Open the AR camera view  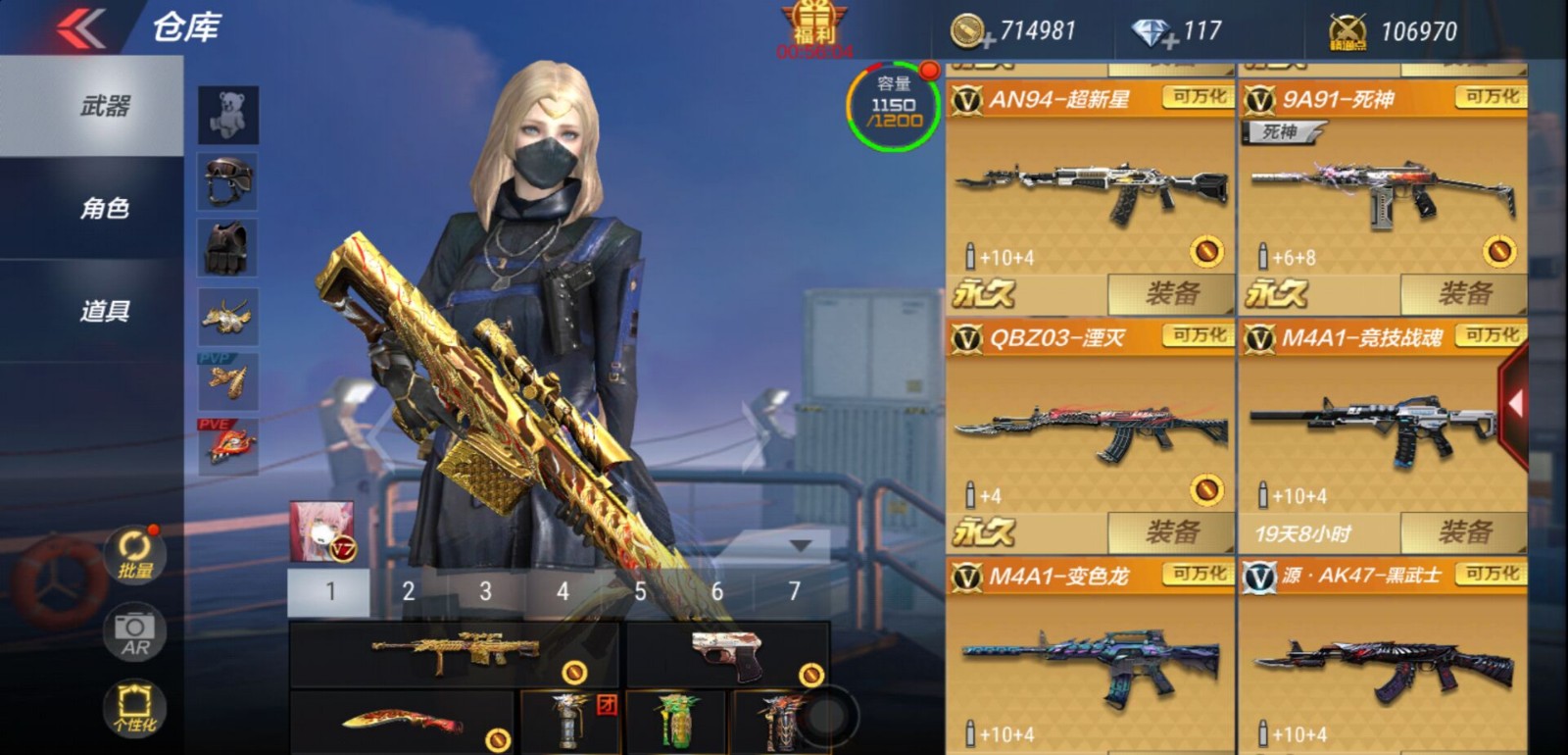pyautogui.click(x=133, y=630)
